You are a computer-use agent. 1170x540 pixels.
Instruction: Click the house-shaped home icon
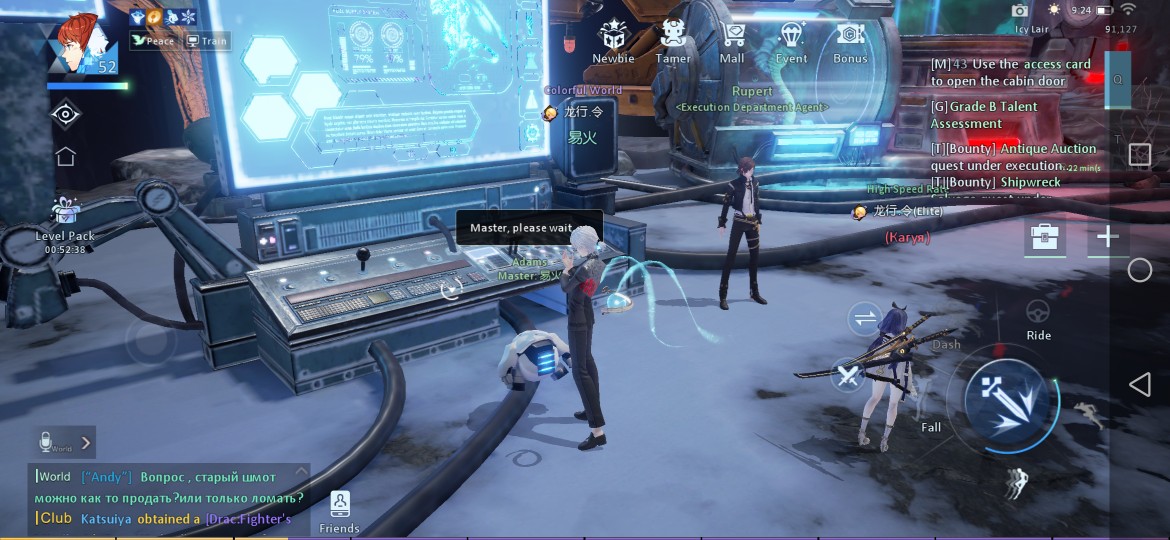tap(66, 156)
